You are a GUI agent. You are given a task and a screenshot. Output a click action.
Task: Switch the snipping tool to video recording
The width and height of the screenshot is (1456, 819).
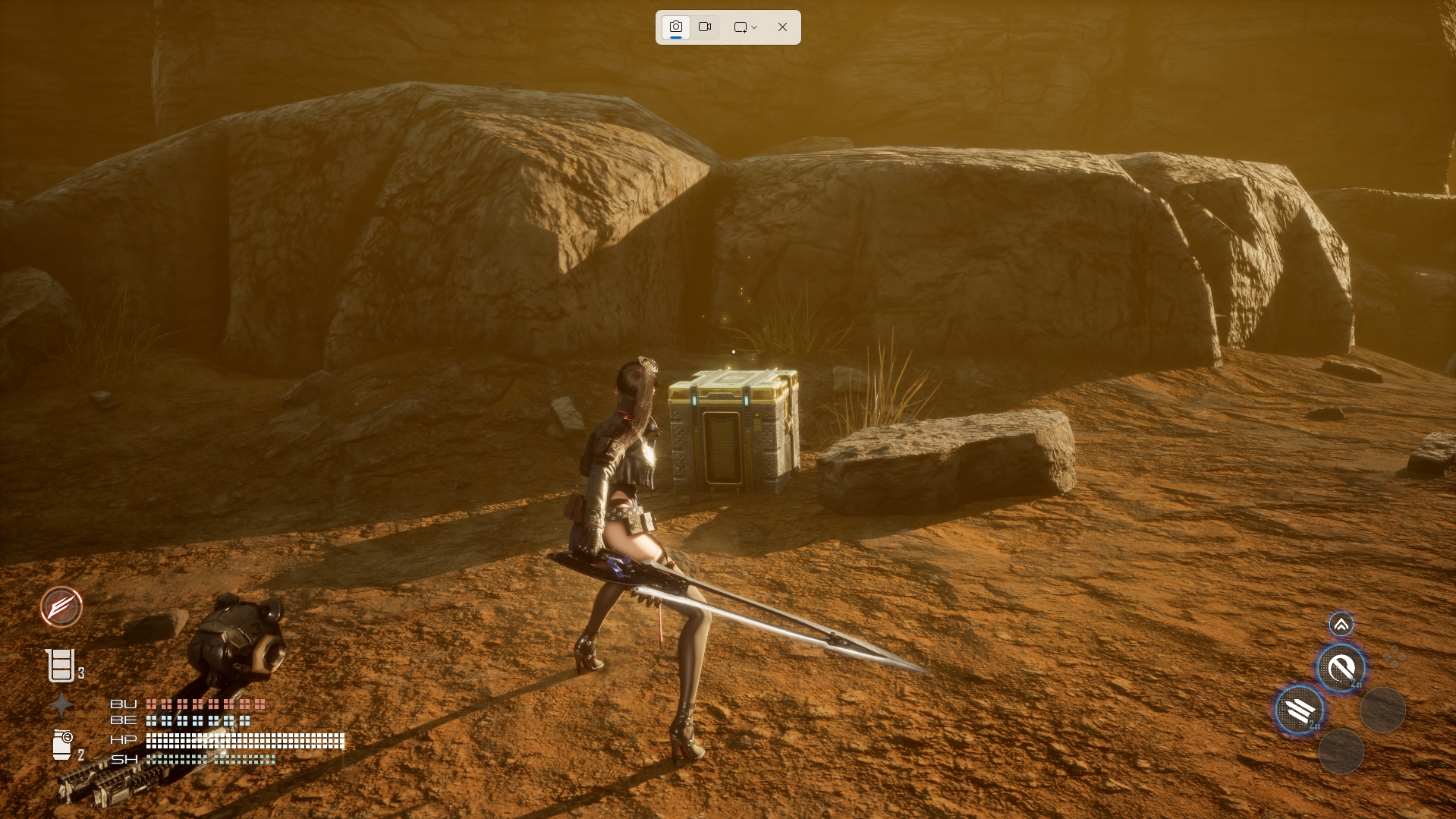705,27
